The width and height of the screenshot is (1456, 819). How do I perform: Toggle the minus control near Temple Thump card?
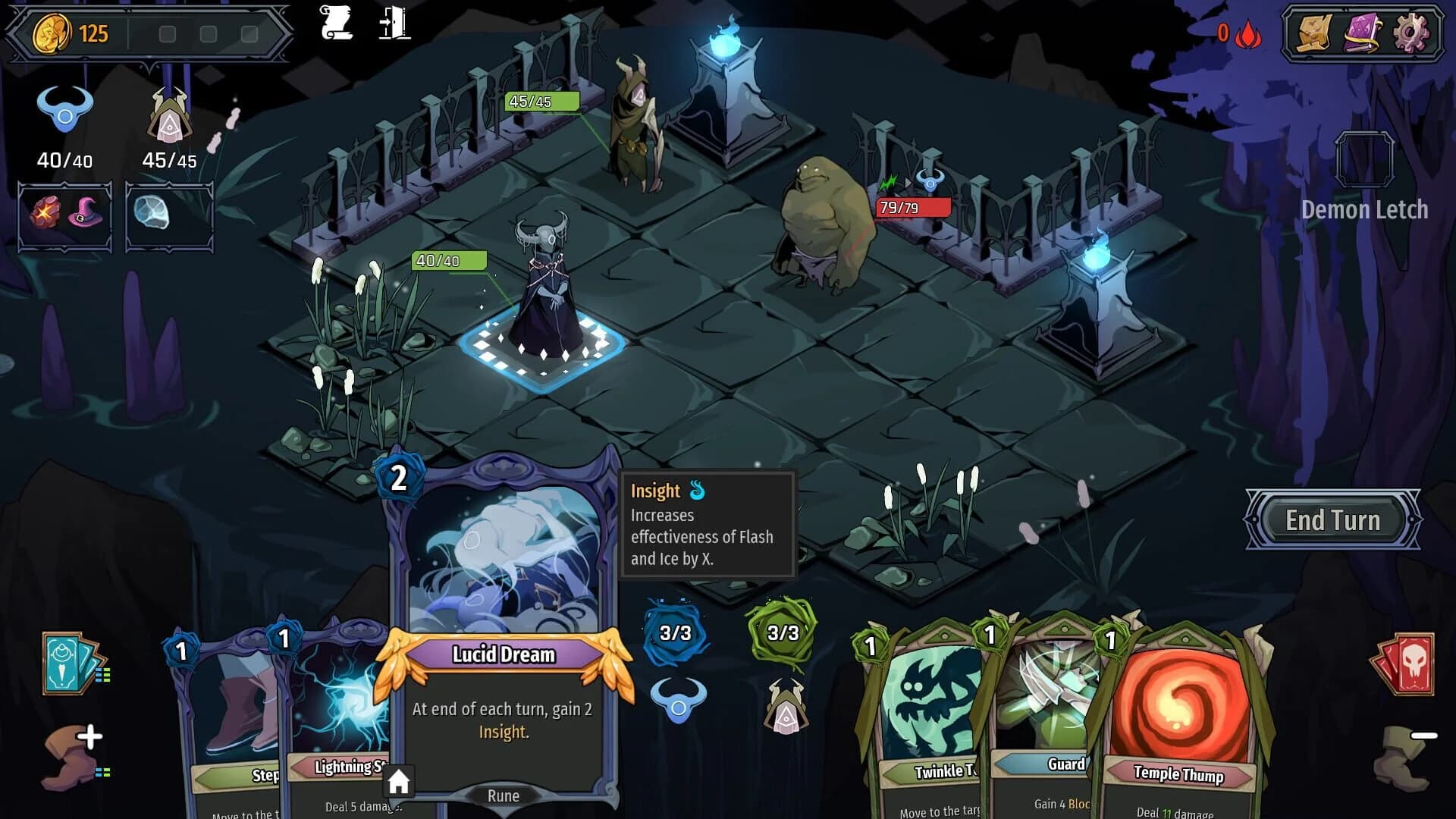1424,734
